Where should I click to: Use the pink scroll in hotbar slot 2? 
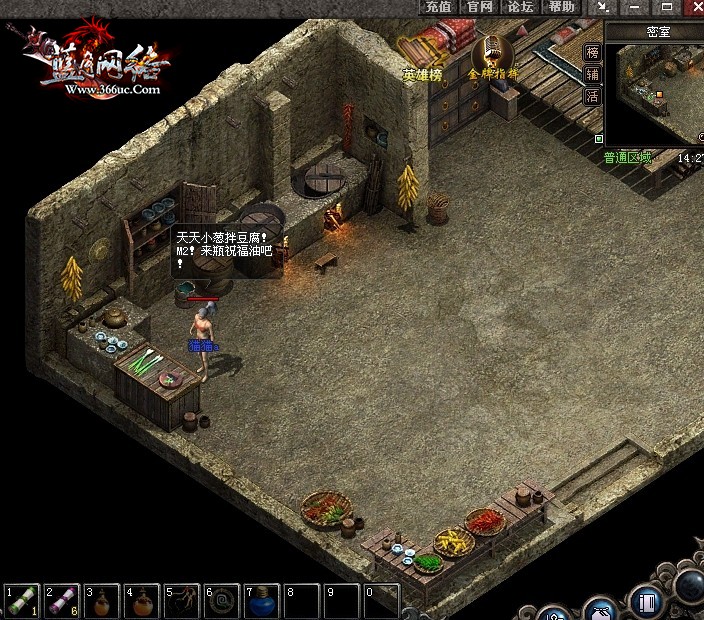coord(61,601)
